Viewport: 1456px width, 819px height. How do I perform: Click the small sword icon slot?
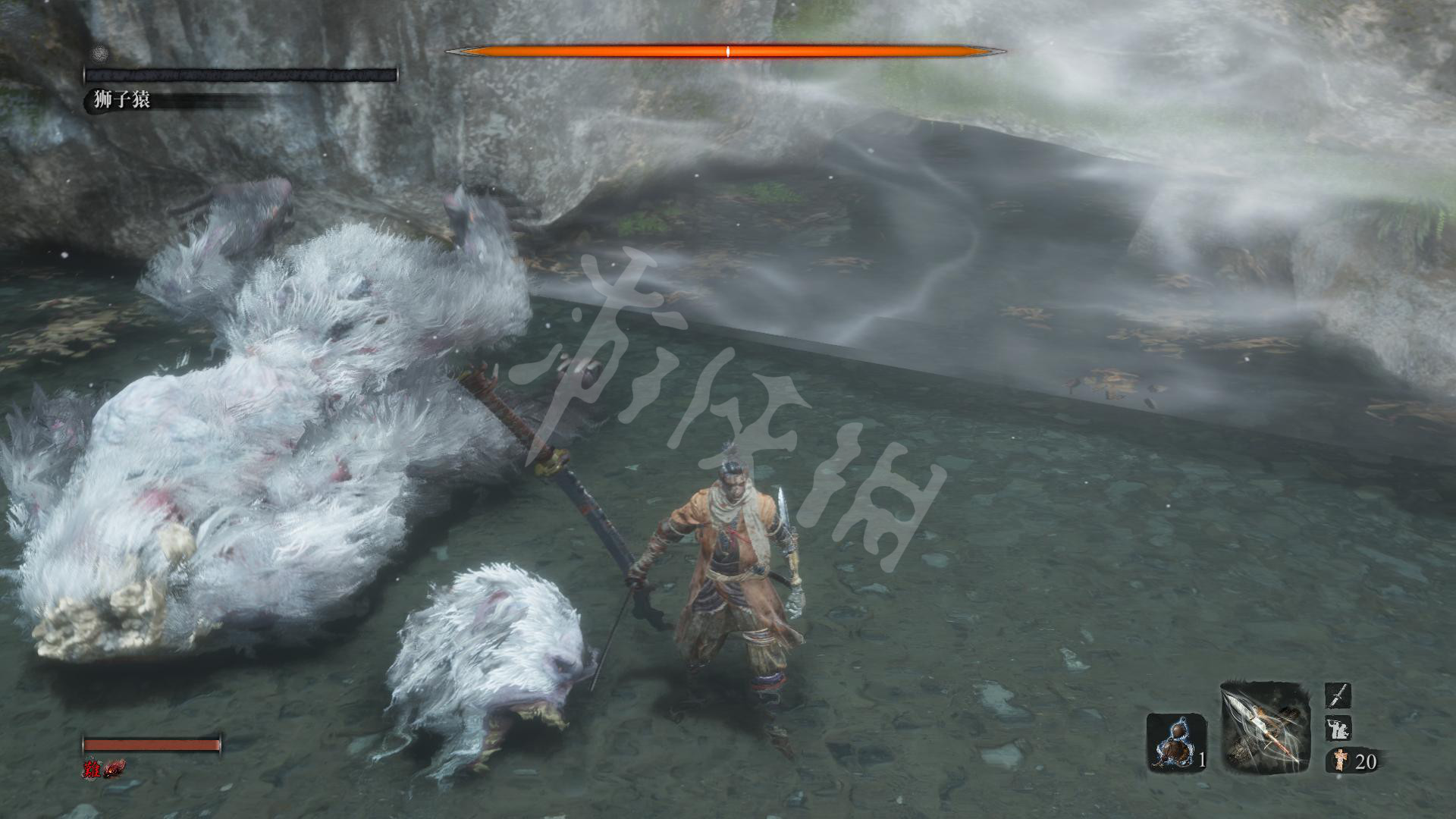point(1338,695)
